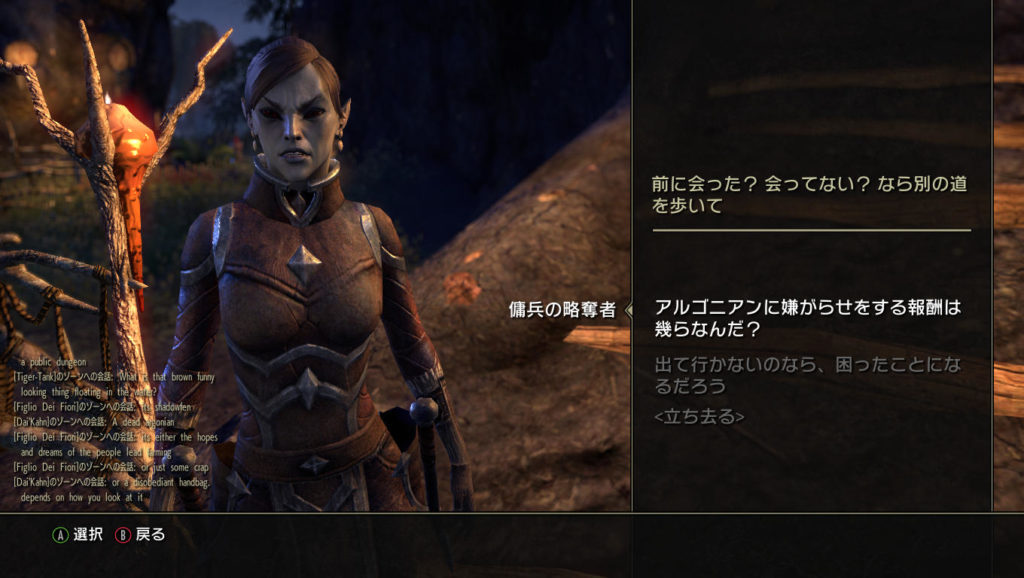Ask about the reward for harassing Argonians
Viewport: 1024px width, 578px height.
806,317
